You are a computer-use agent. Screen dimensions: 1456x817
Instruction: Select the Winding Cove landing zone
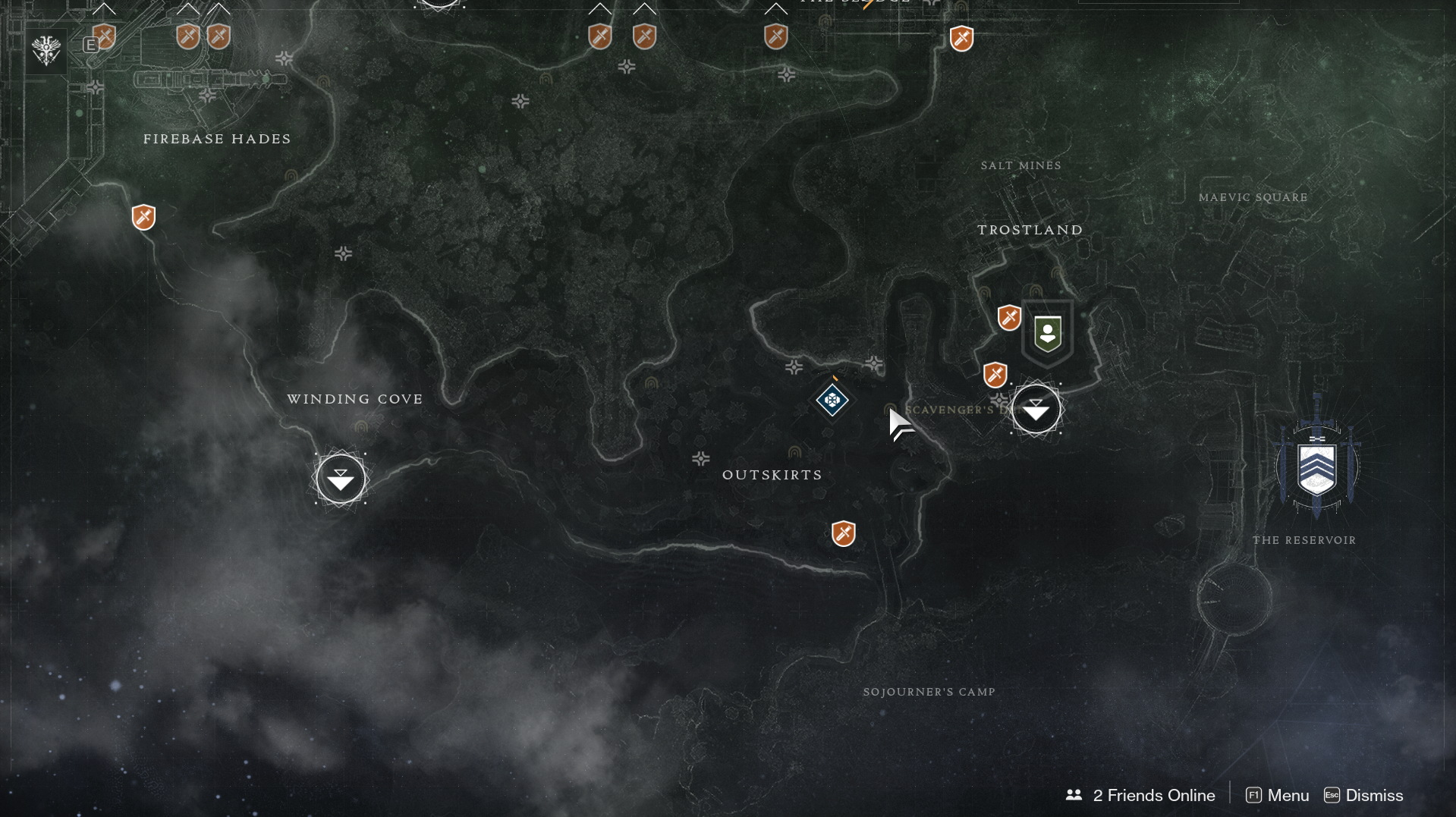tap(341, 479)
